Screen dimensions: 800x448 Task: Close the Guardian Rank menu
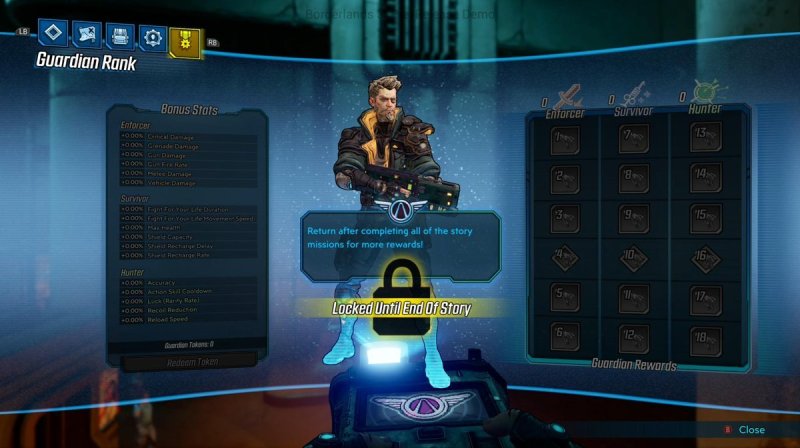(744, 429)
